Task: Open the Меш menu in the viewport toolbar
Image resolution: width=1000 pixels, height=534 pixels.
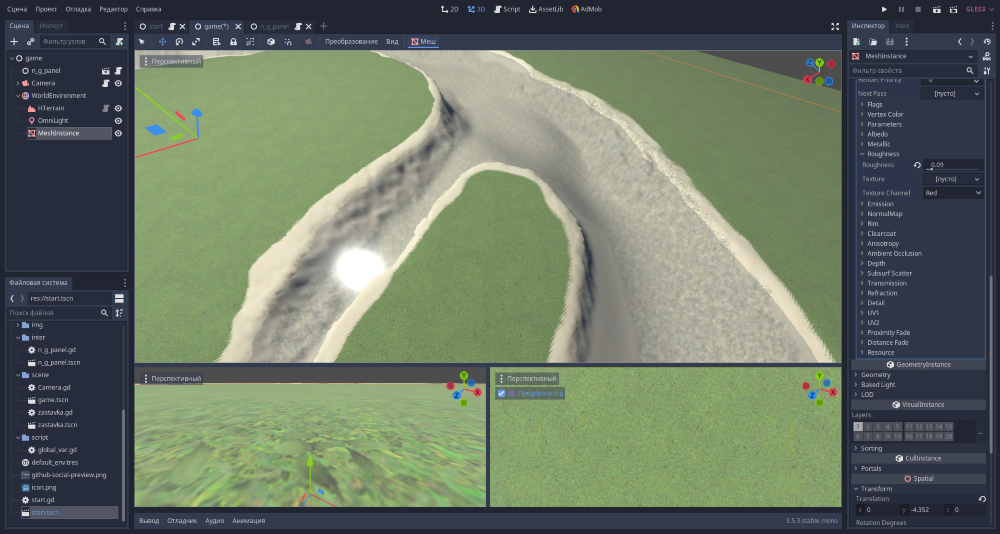Action: (423, 41)
